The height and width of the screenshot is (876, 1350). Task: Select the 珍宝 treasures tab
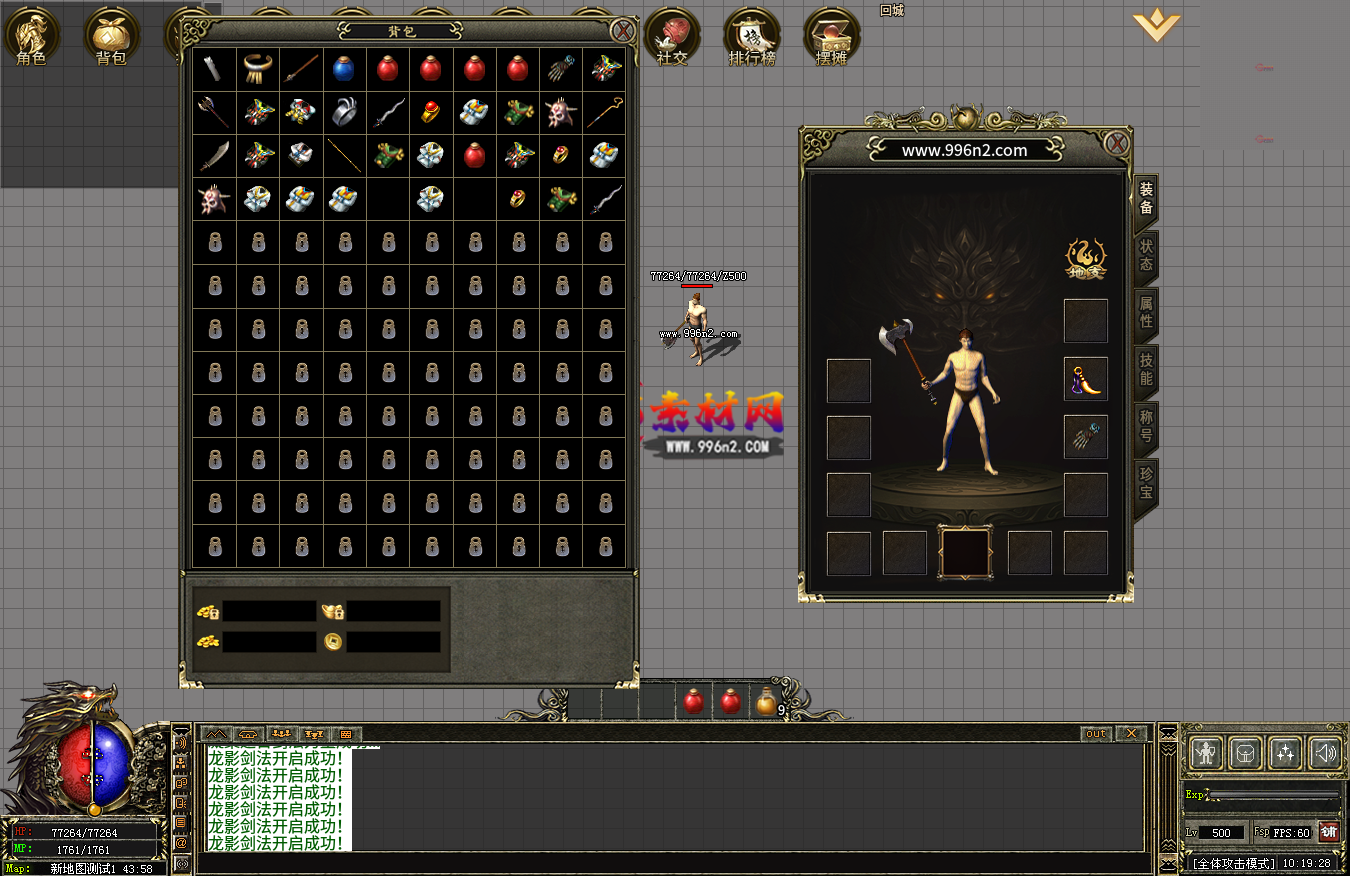click(x=1146, y=483)
